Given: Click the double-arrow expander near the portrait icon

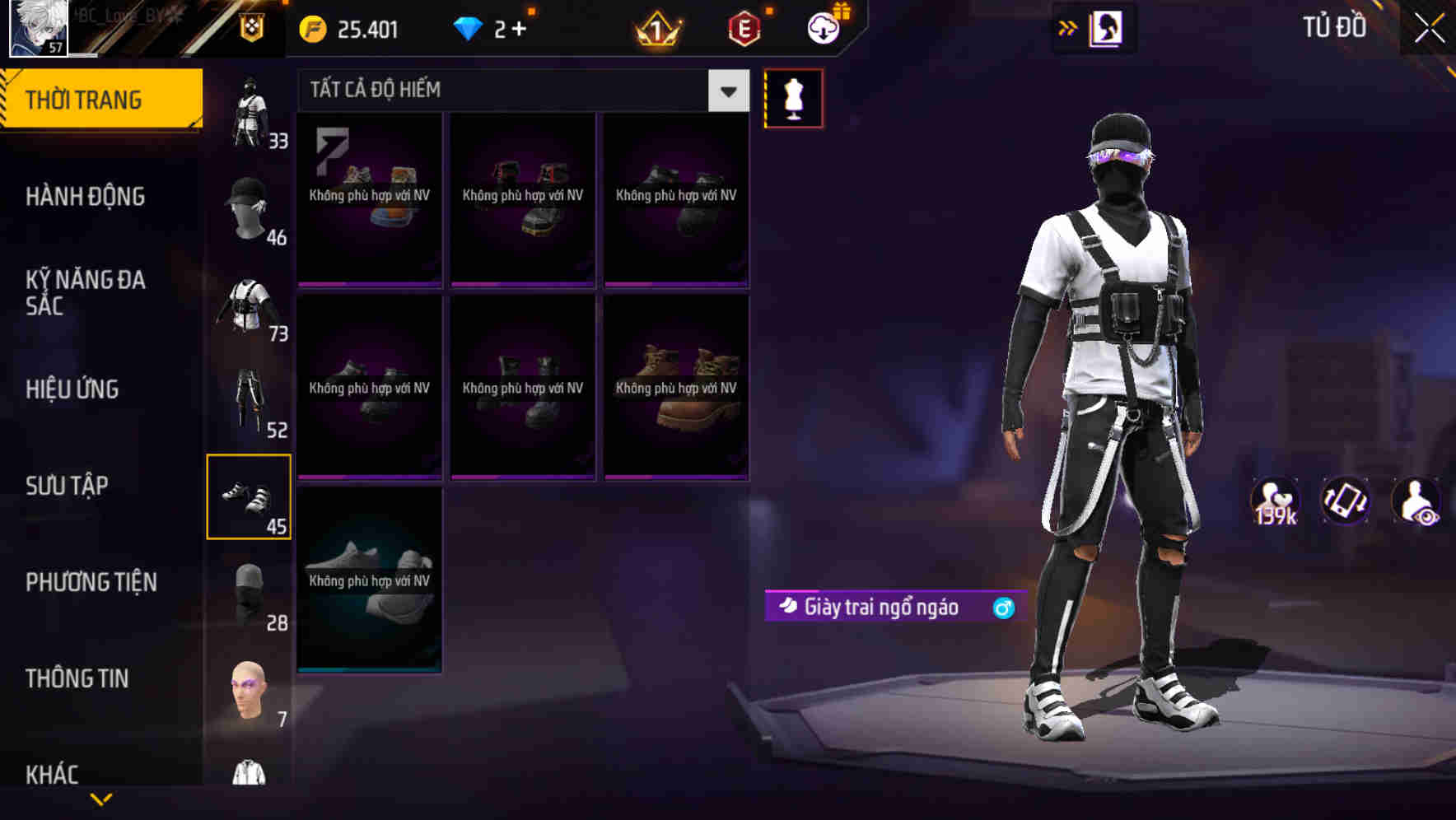Looking at the screenshot, I should [x=1068, y=27].
